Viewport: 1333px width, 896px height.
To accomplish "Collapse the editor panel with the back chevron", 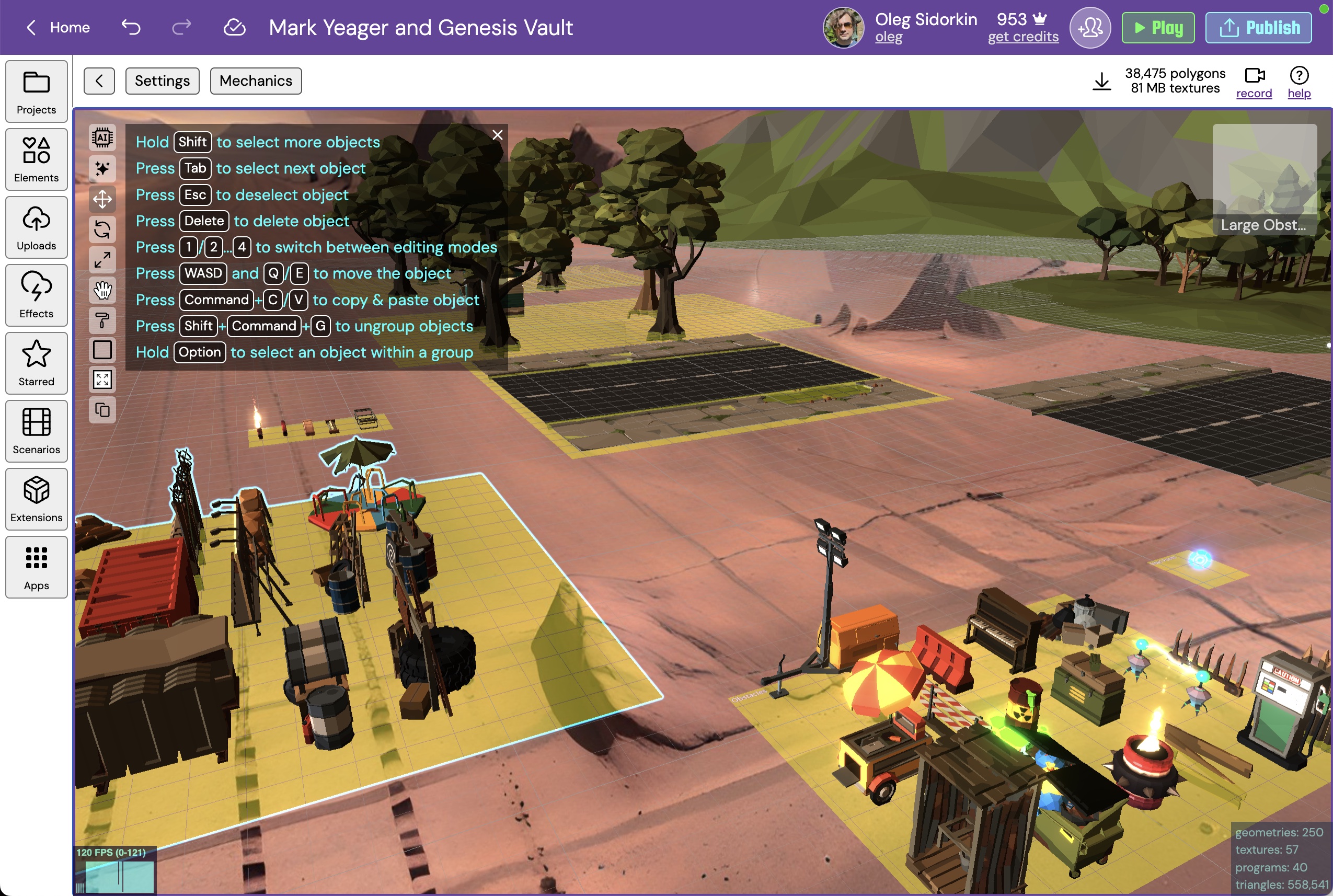I will tap(99, 81).
